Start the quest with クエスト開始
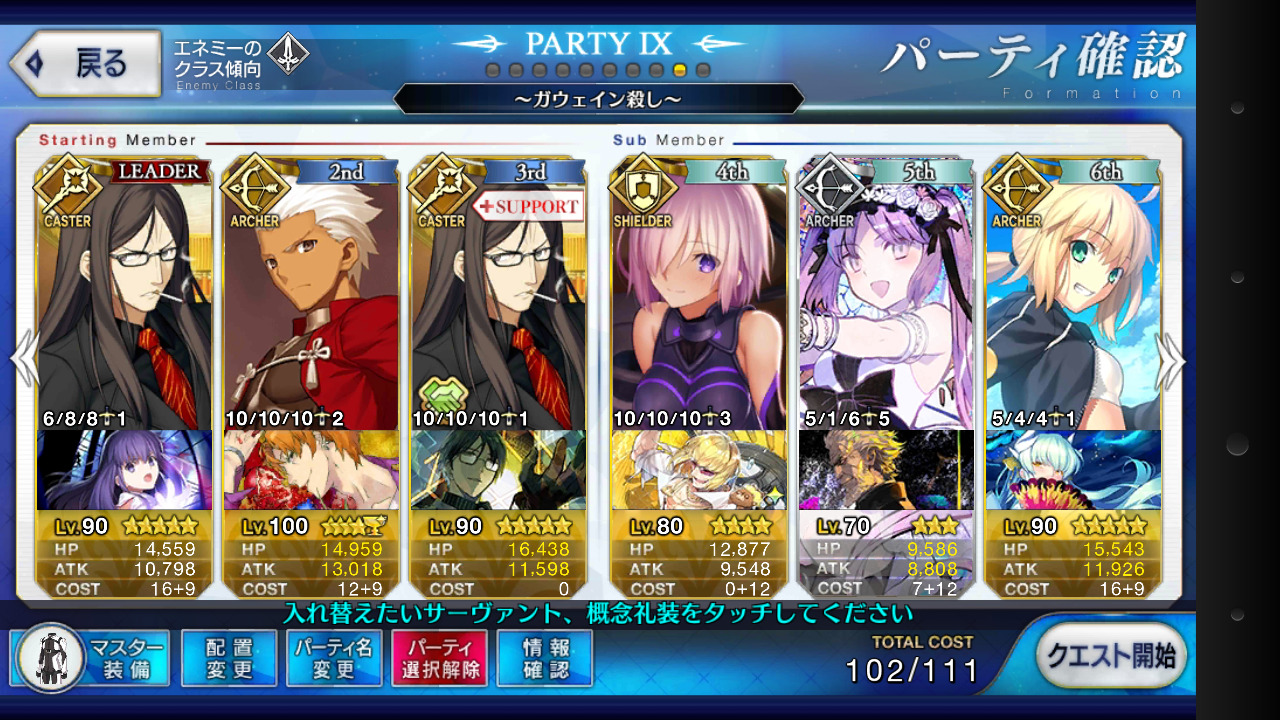Screen dimensions: 1280x720 click(x=1111, y=656)
